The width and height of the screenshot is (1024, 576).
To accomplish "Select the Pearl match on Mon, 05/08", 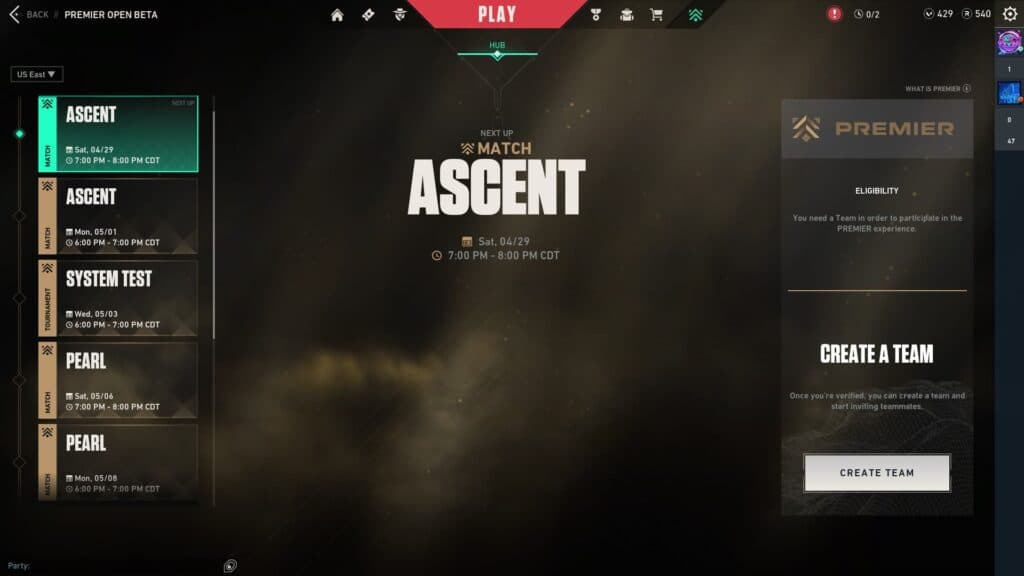I will (118, 461).
